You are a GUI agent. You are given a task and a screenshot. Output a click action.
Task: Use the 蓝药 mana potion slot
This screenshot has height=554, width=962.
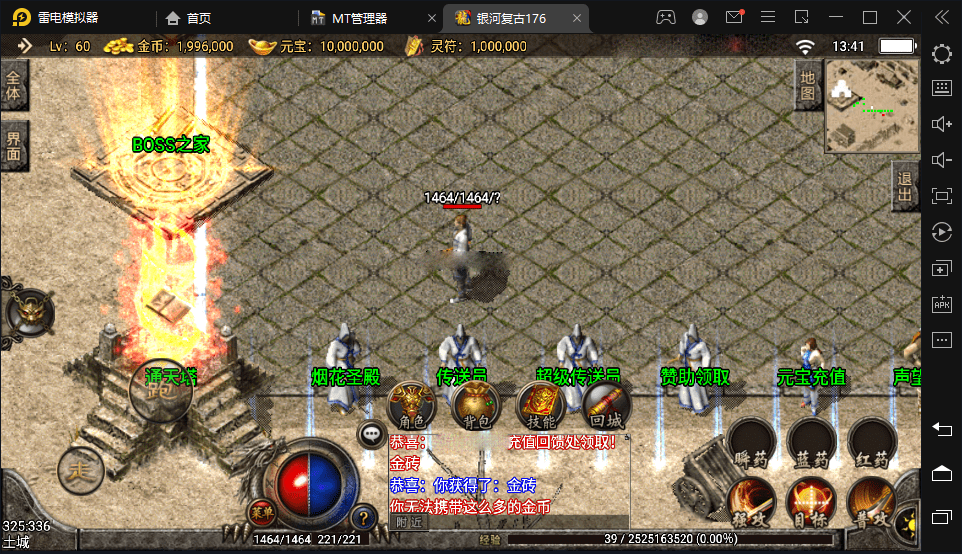[811, 444]
